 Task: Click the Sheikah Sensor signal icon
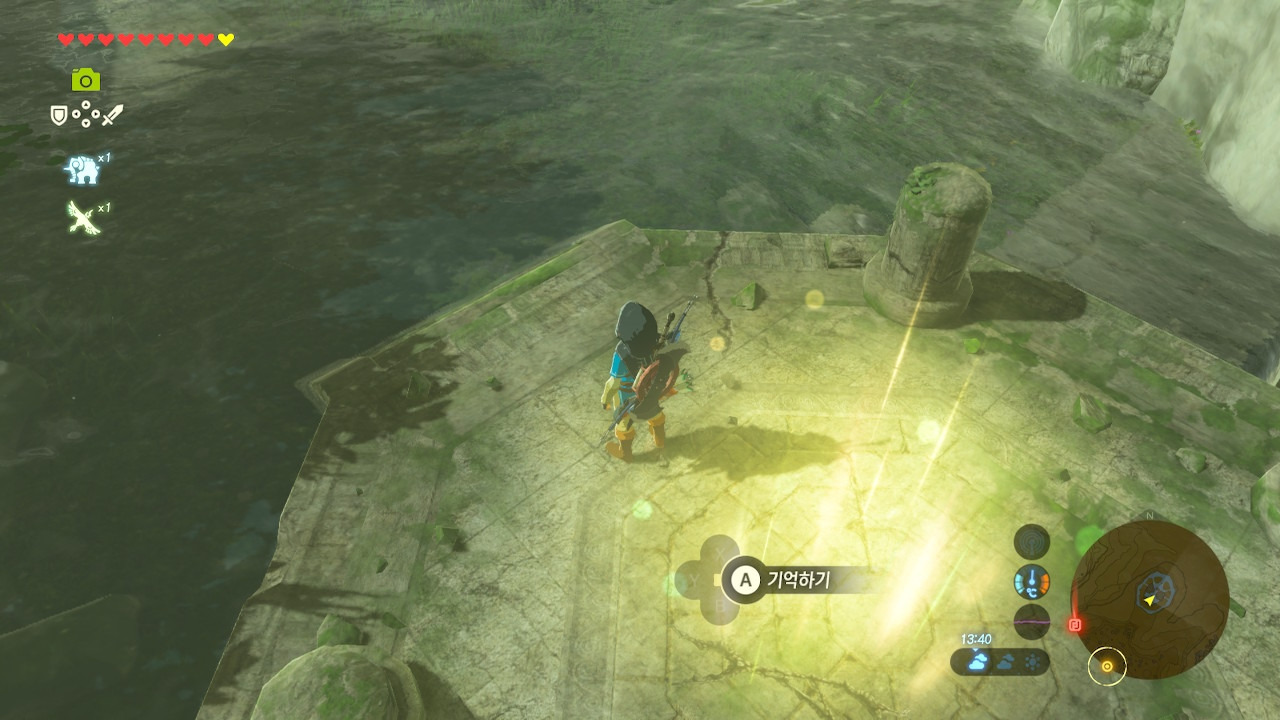(1032, 542)
